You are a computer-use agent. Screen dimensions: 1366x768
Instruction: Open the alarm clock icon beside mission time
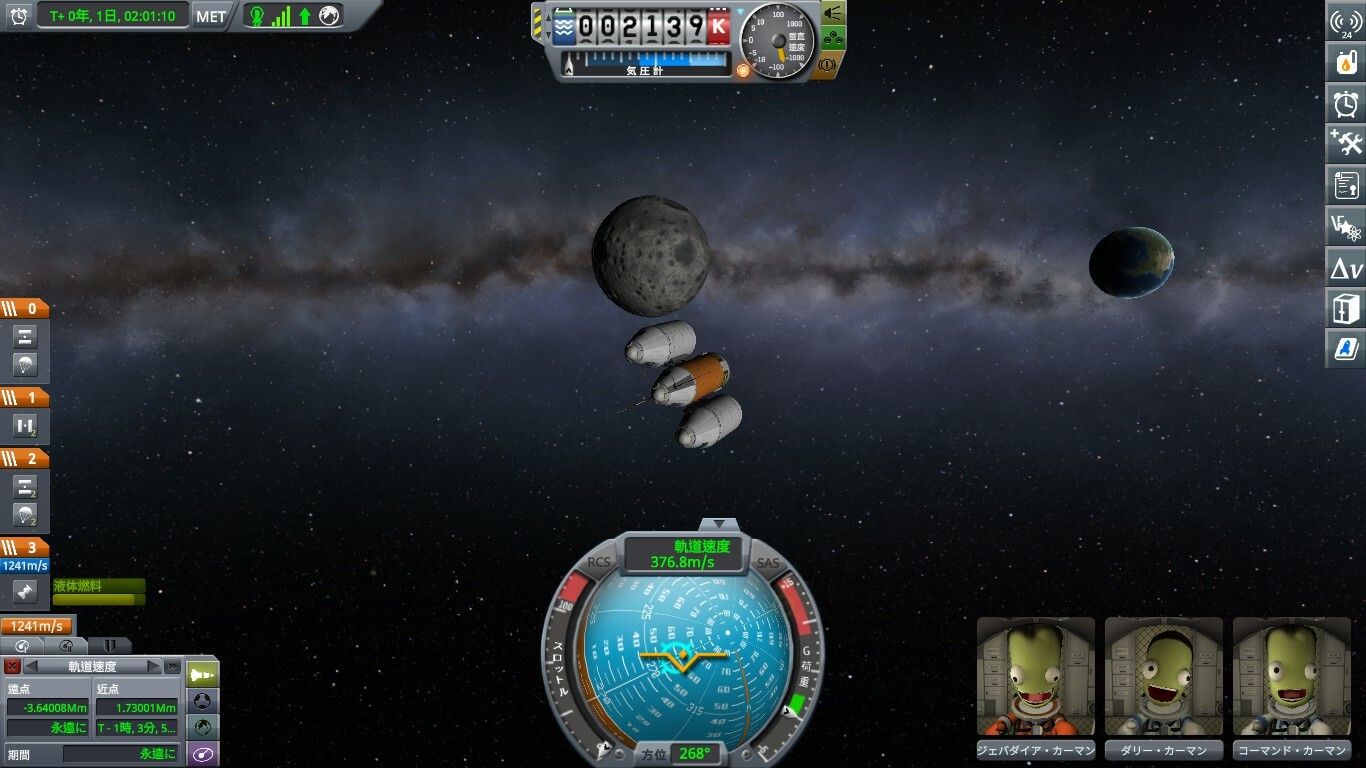tap(18, 16)
